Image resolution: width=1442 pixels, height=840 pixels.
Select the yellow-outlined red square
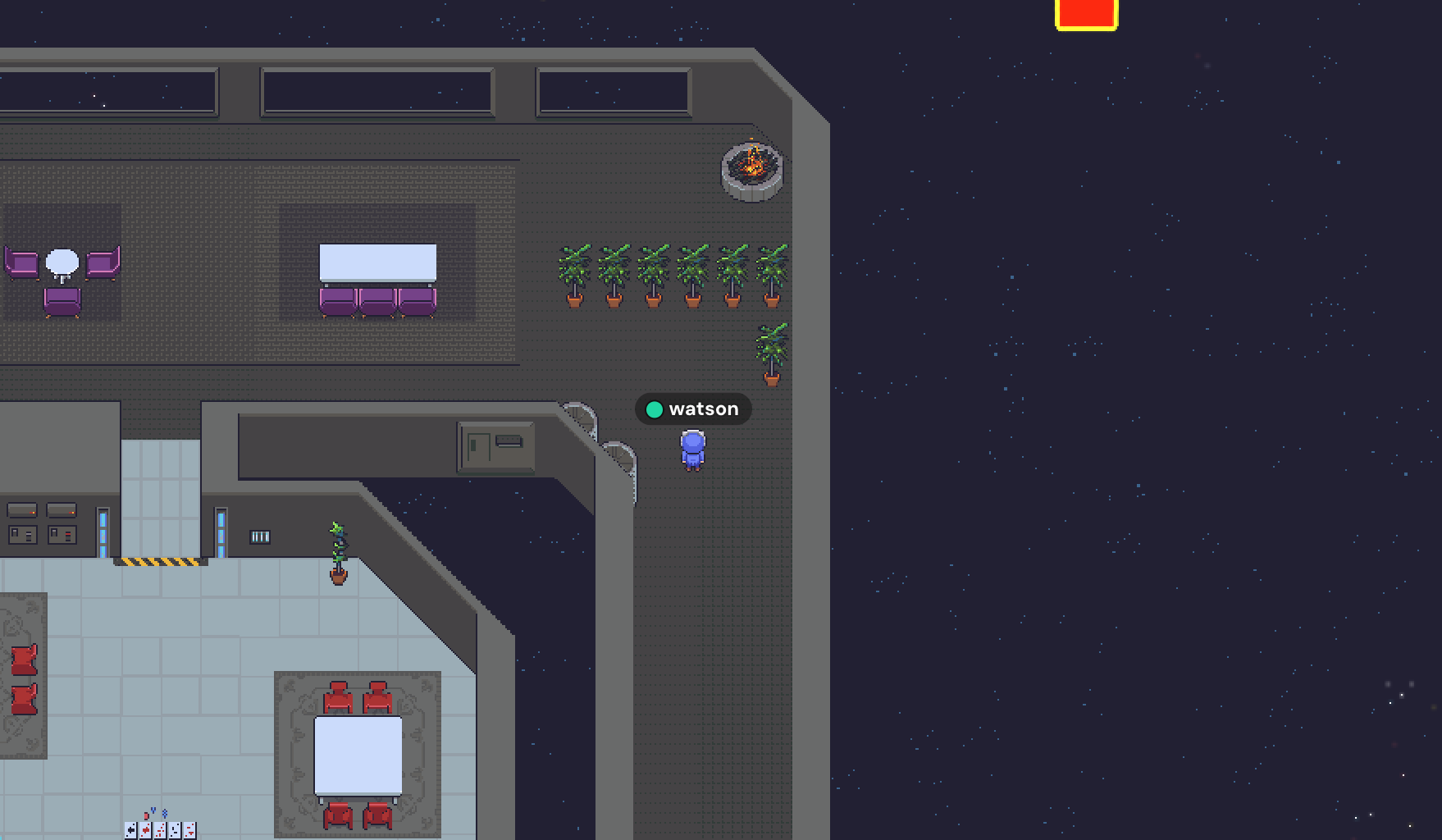[1086, 14]
